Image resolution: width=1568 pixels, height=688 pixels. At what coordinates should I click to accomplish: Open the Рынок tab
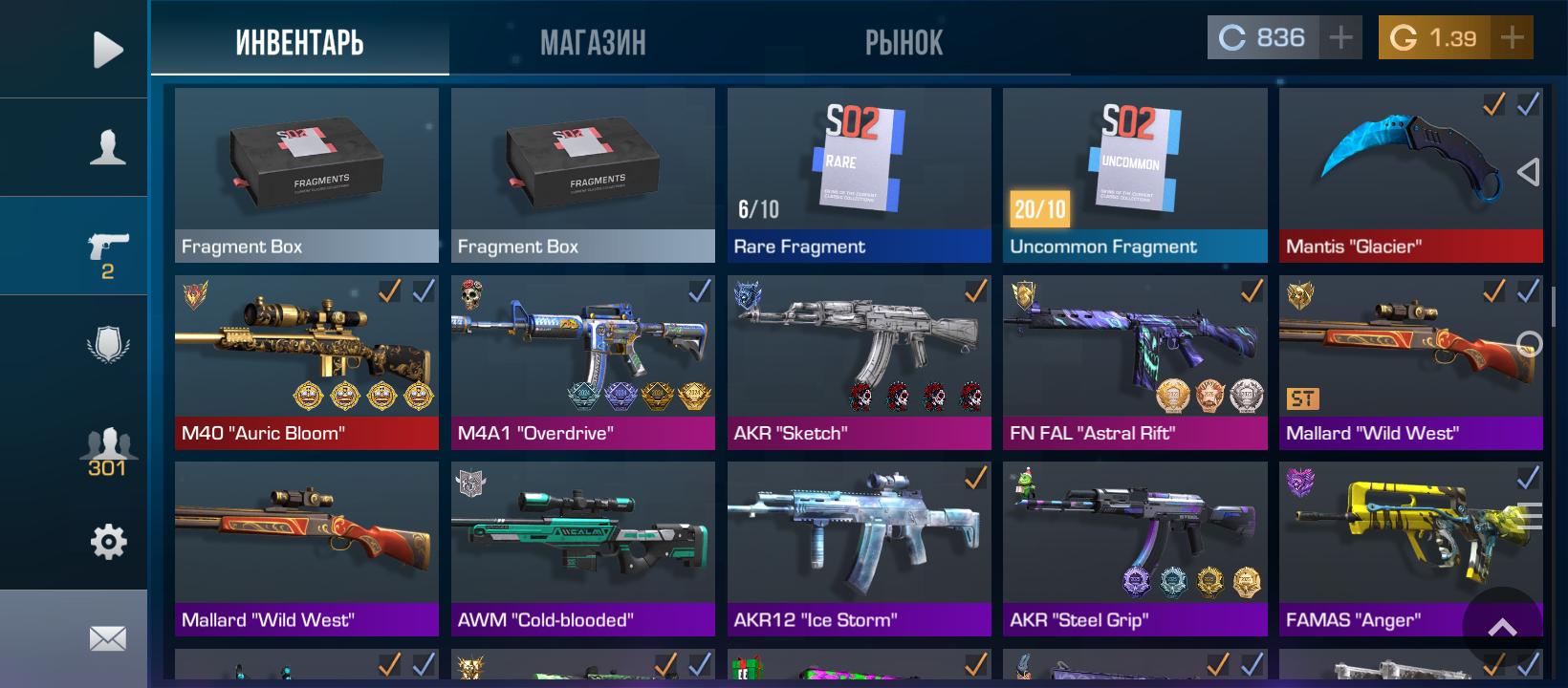point(904,42)
